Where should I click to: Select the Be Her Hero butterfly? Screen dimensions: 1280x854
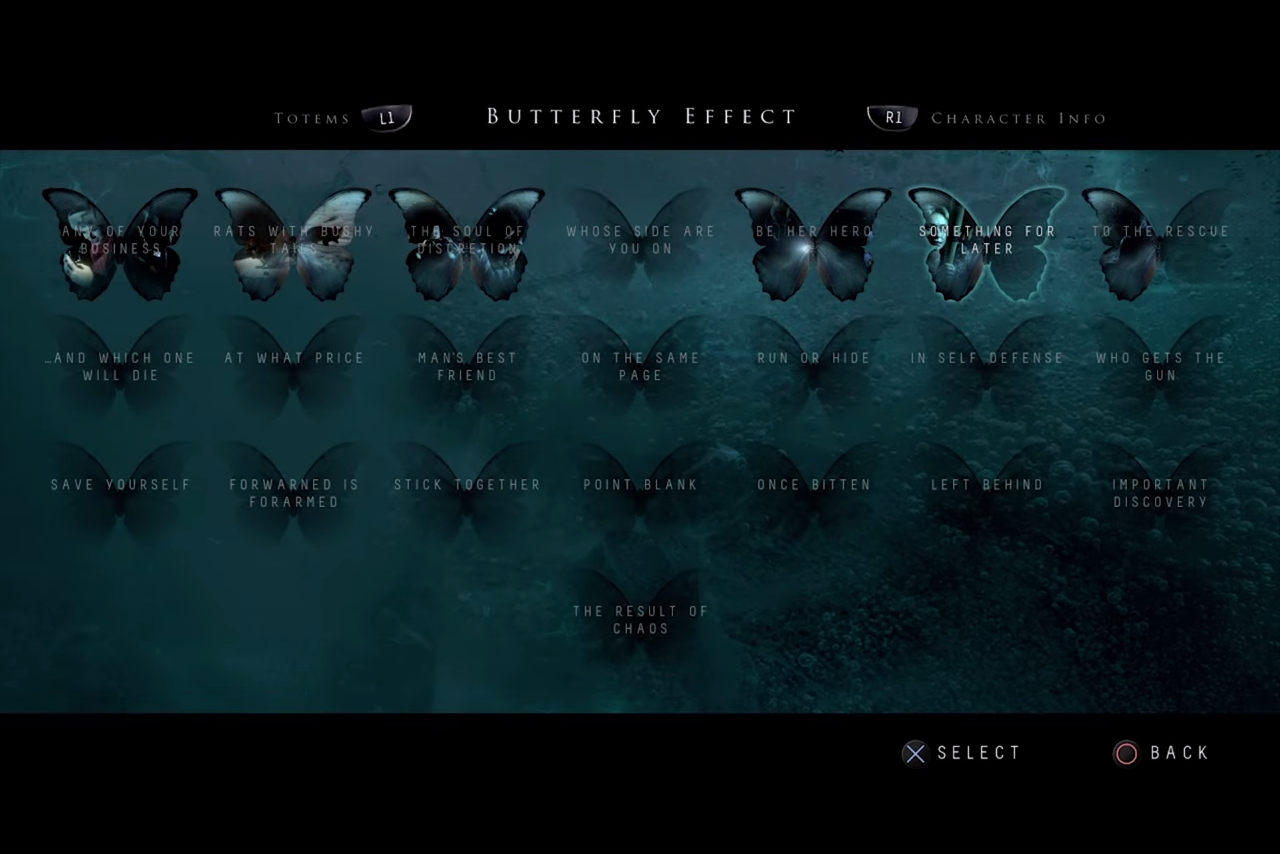point(814,243)
